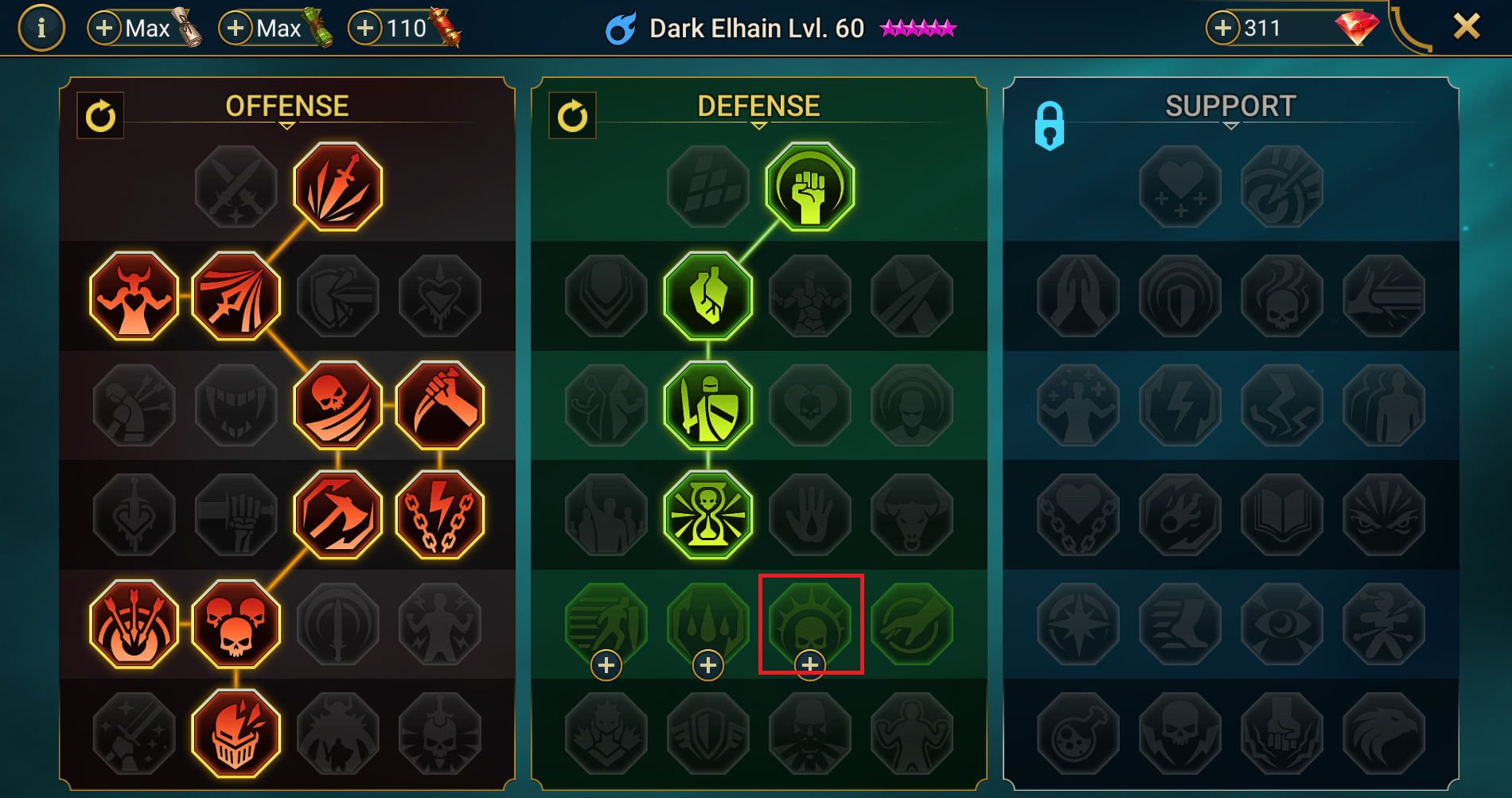Expand the small arrow under the OFFENSE header
The image size is (1512, 798).
tap(286, 127)
